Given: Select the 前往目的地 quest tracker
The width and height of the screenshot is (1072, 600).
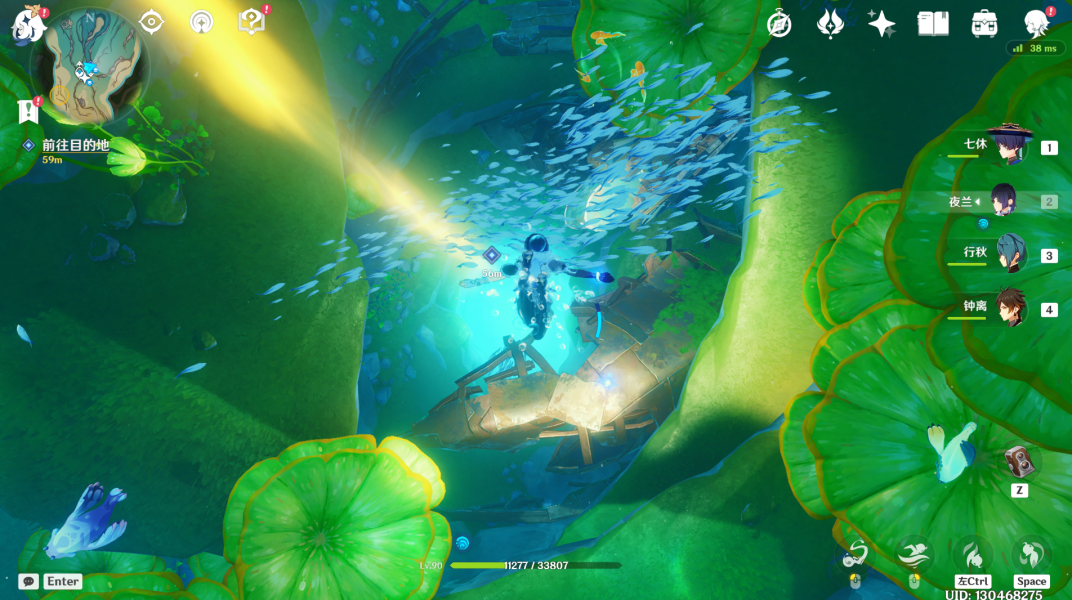Looking at the screenshot, I should pos(75,146).
